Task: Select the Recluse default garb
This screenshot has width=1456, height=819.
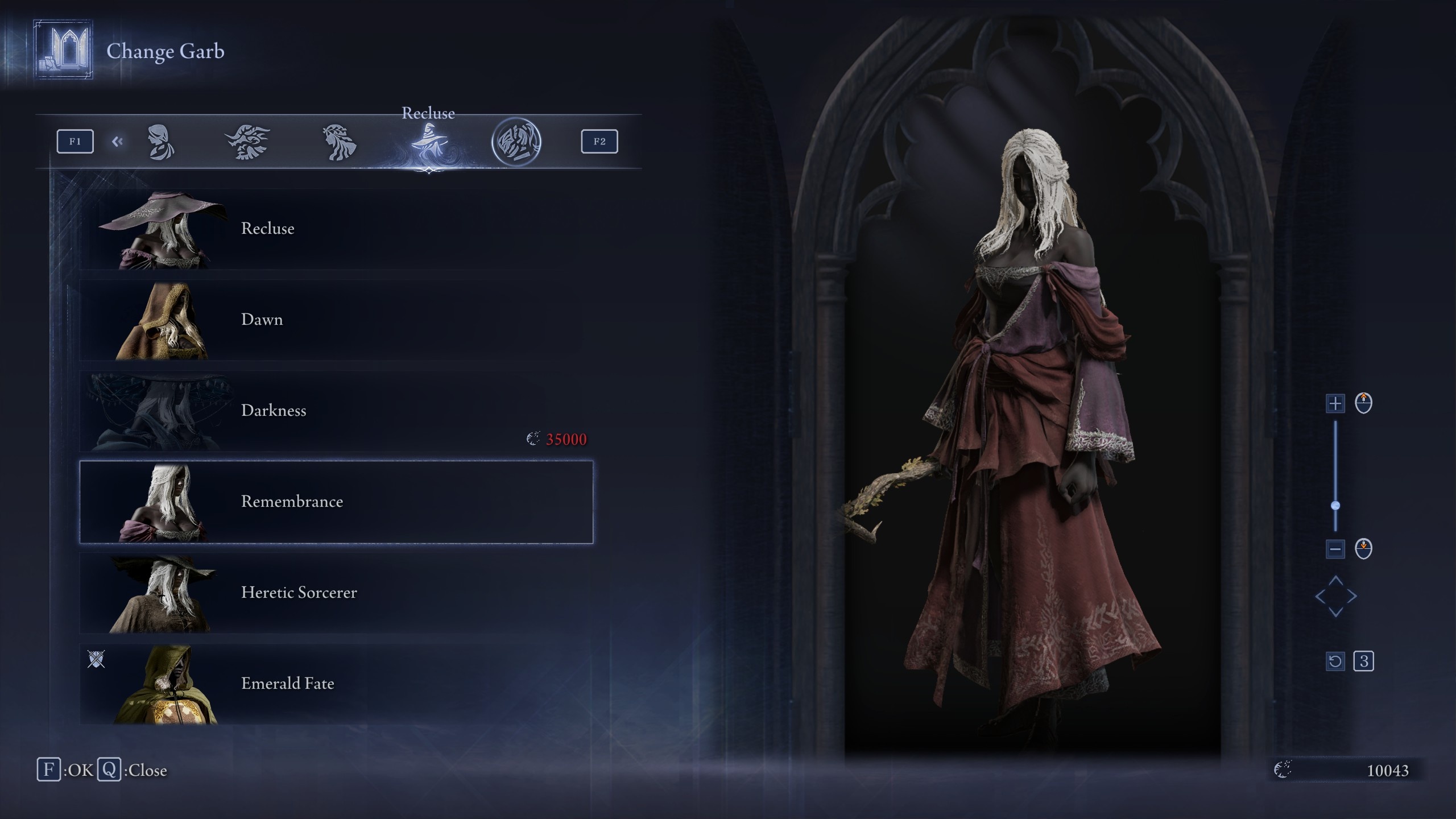Action: 336,229
